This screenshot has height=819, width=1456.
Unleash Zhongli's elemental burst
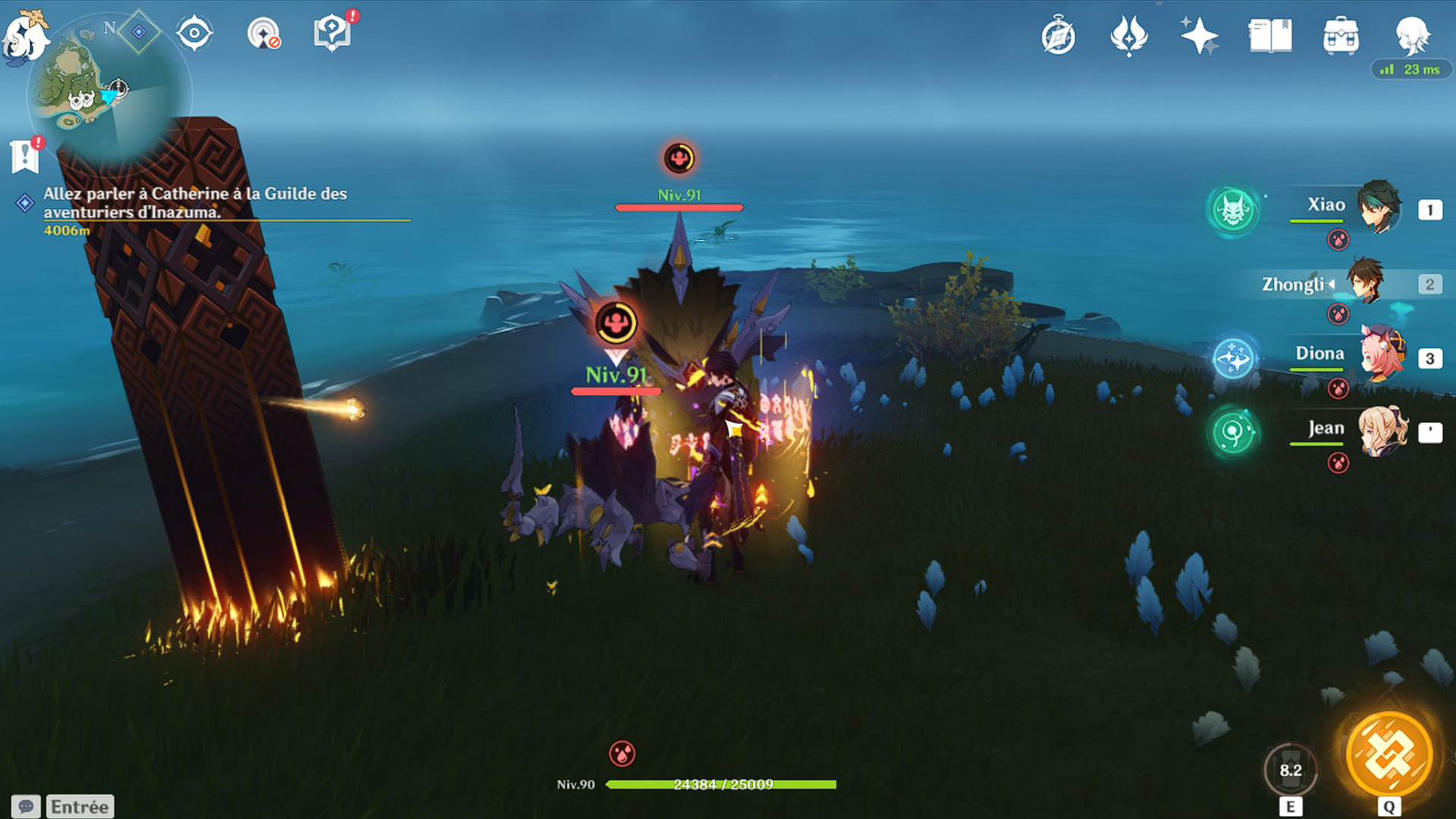(1389, 755)
